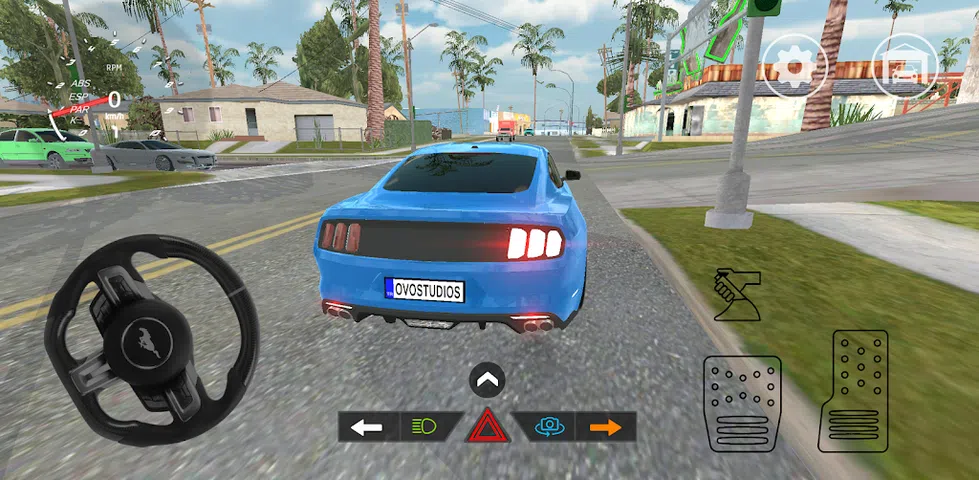Open the garage car selection

pos(905,67)
